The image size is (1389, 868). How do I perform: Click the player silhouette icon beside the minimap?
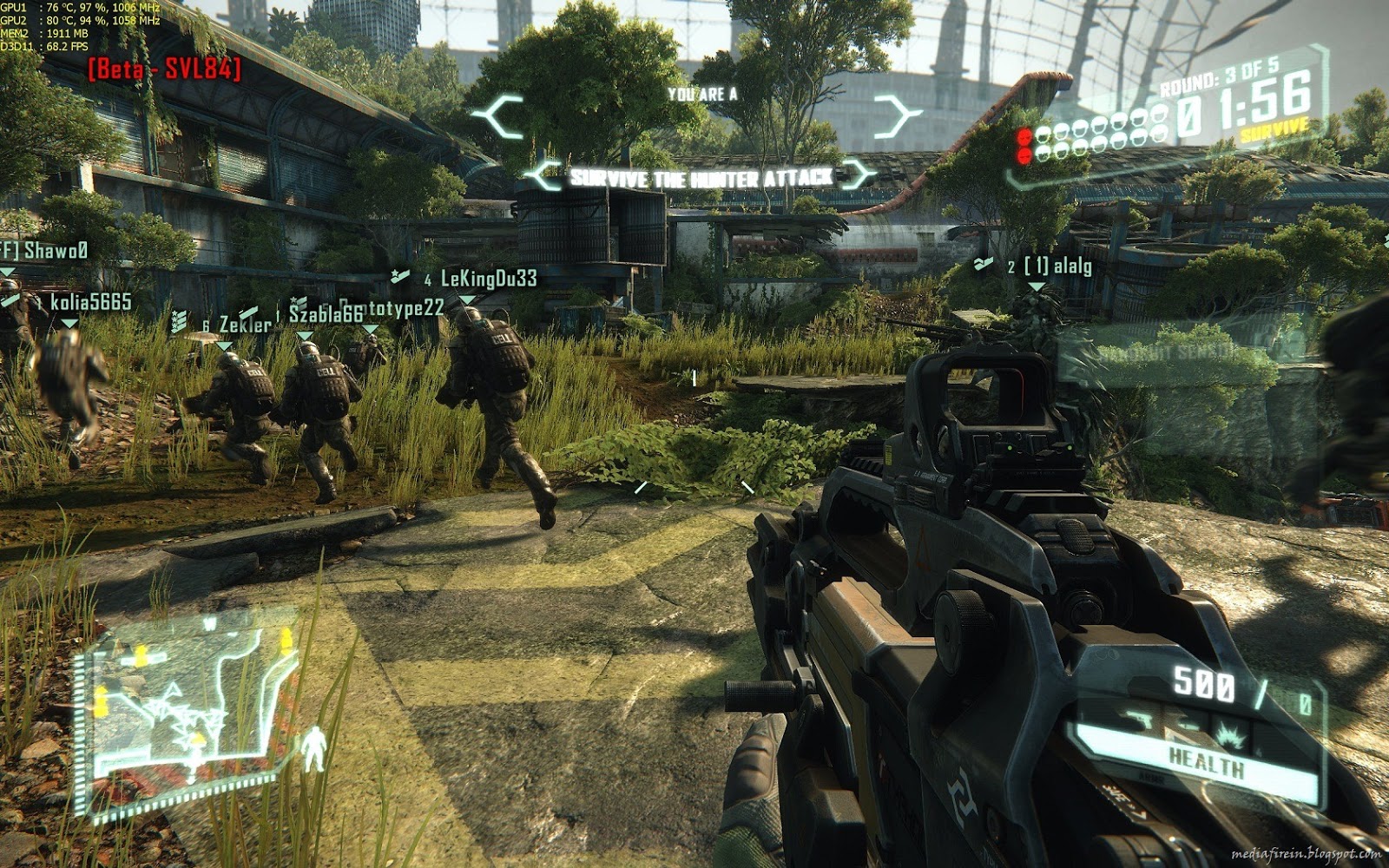coord(314,747)
